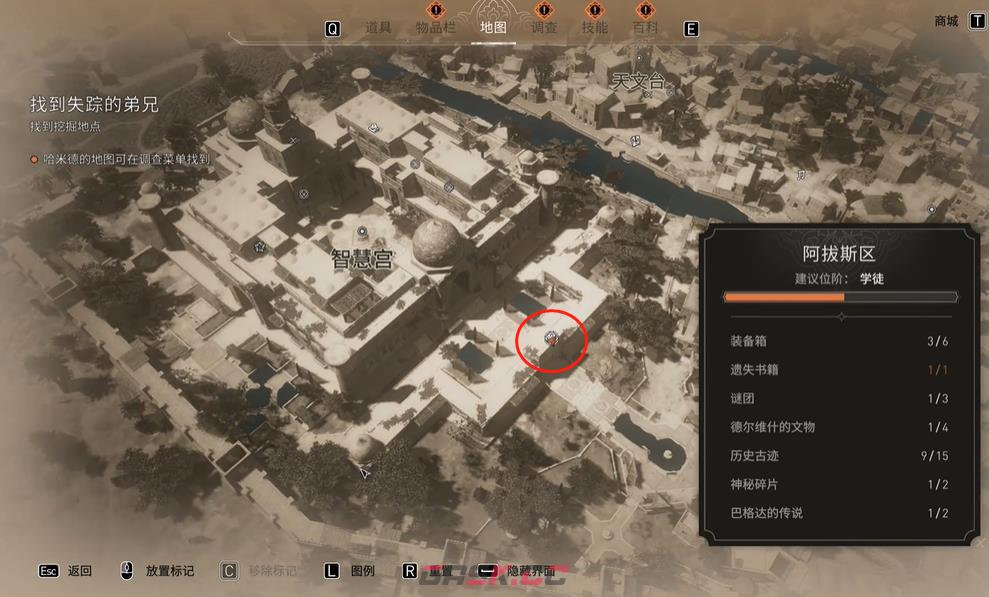The height and width of the screenshot is (597, 989).
Task: Switch to the 道具 tab
Action: point(378,28)
